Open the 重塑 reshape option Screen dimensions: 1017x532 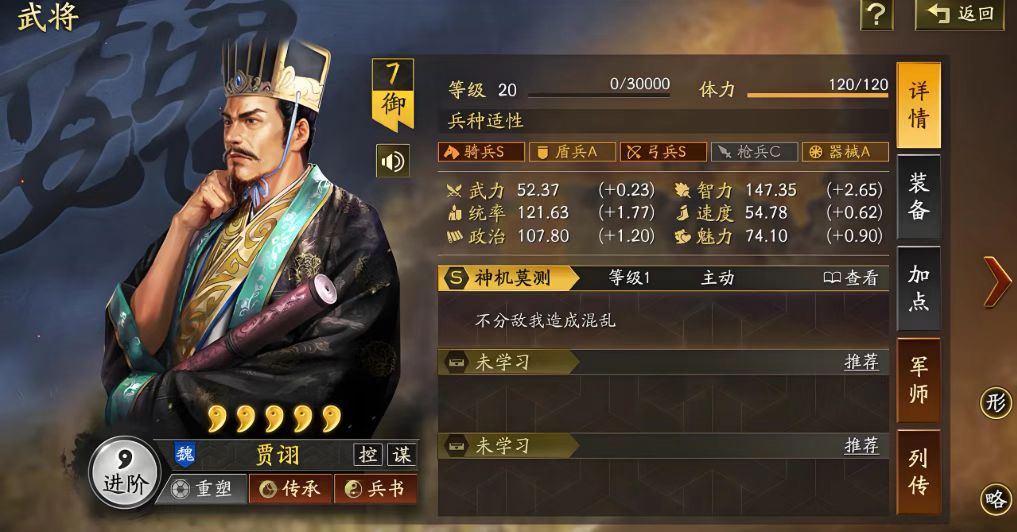(201, 489)
